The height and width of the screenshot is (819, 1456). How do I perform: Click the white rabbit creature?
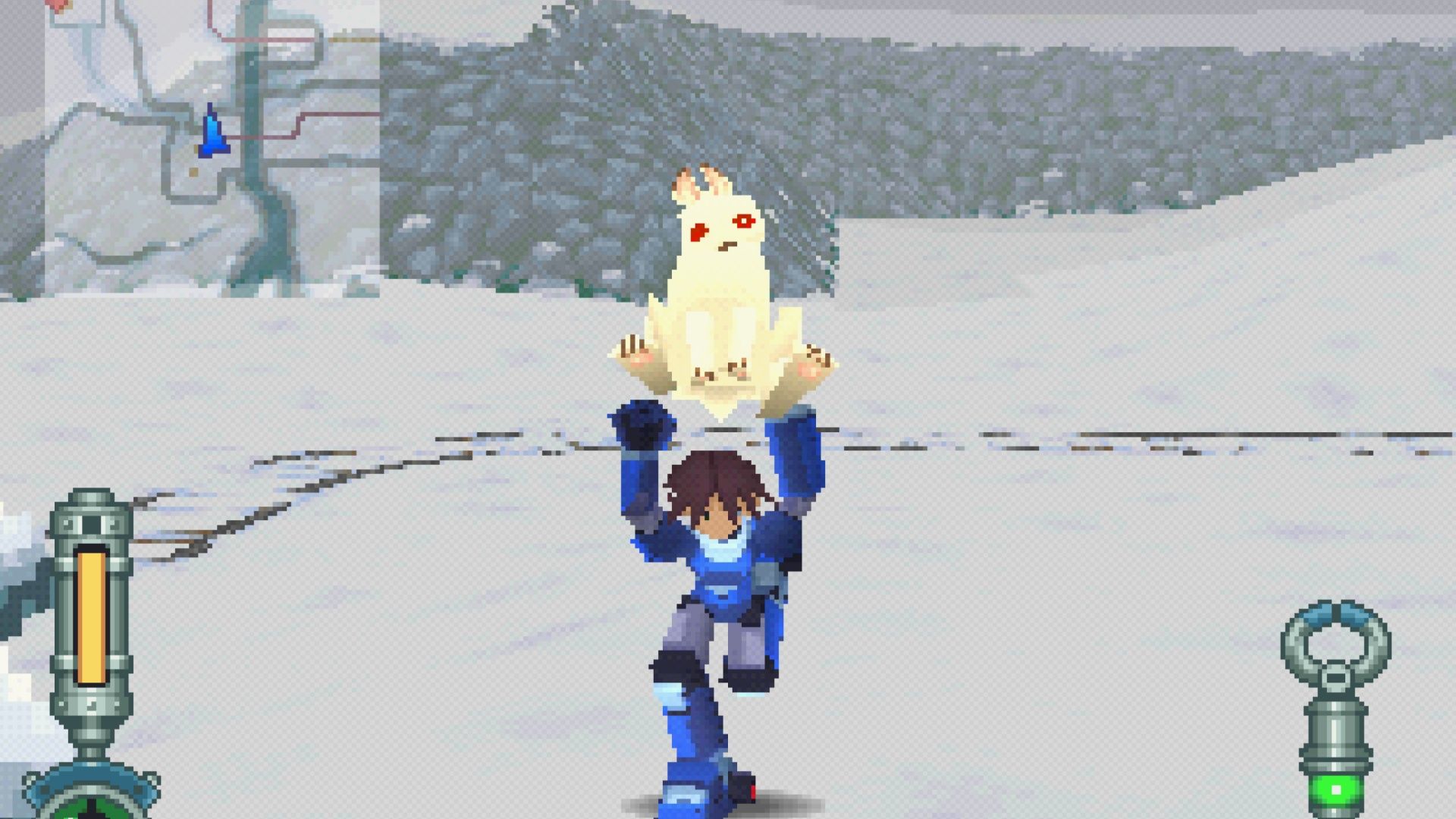pos(720,281)
